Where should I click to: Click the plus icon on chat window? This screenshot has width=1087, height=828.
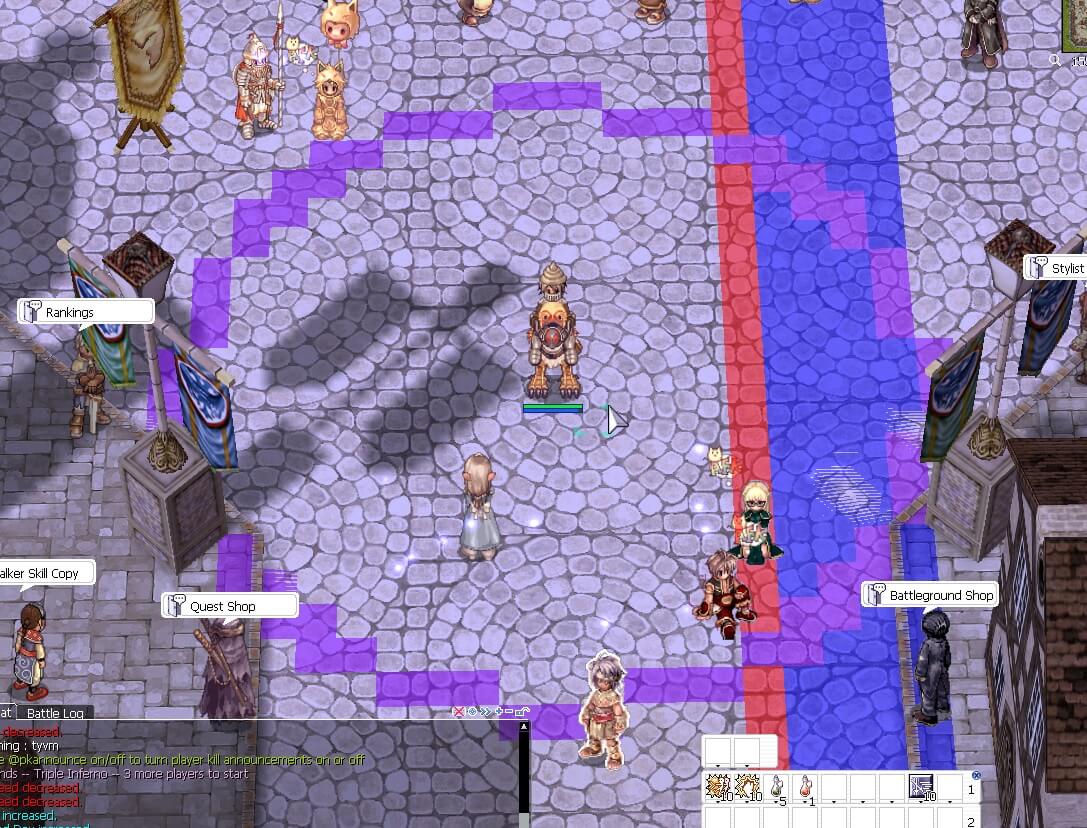(x=498, y=712)
